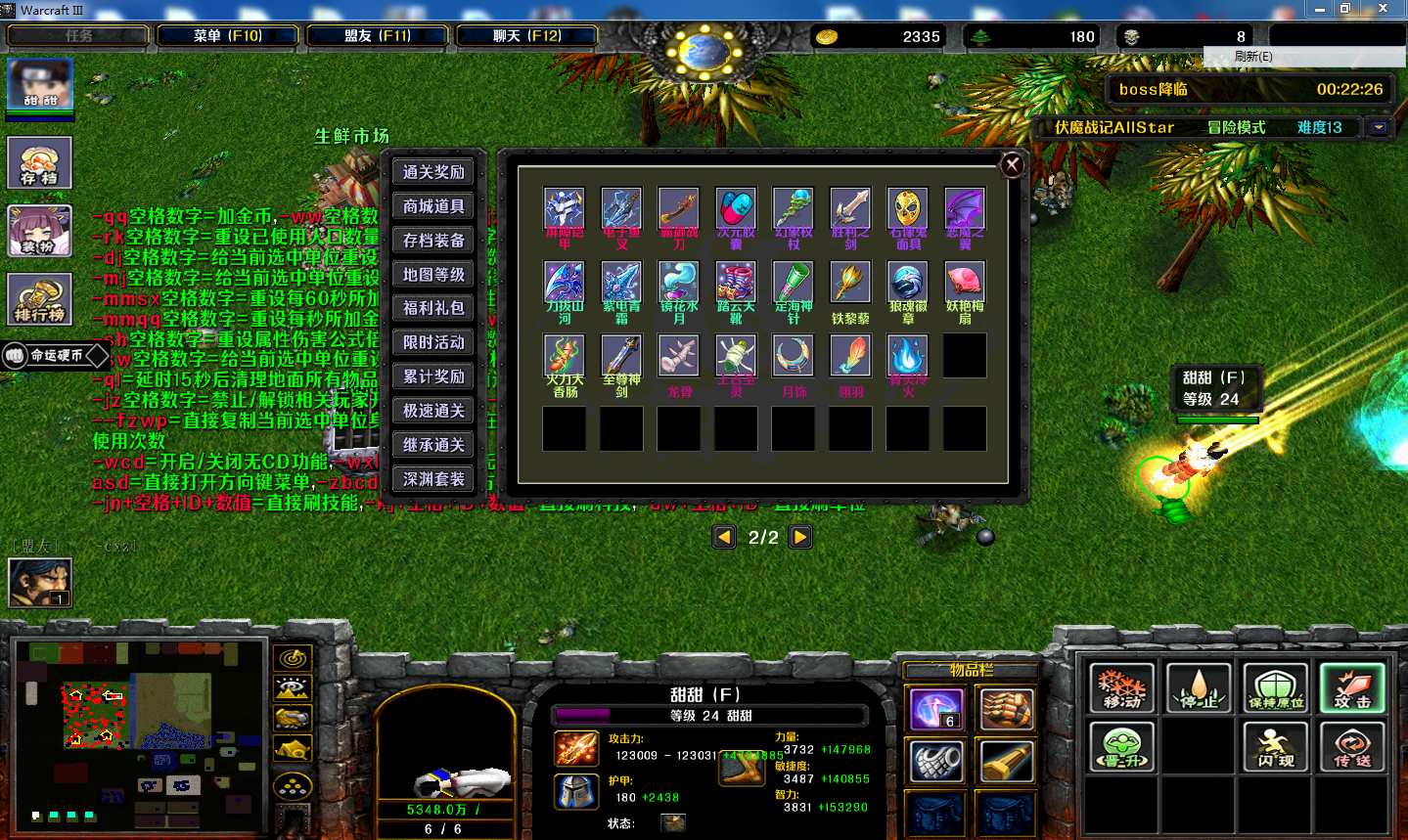Show the 深渊套装 abyss set tab

(x=433, y=479)
